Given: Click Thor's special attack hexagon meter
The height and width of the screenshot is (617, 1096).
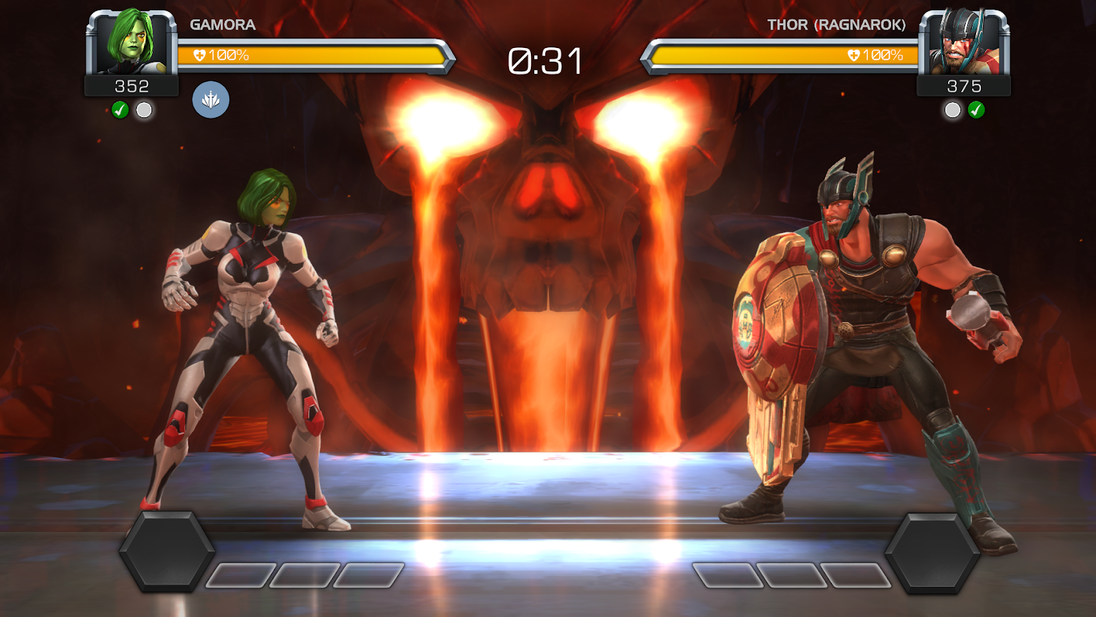Looking at the screenshot, I should point(932,553).
